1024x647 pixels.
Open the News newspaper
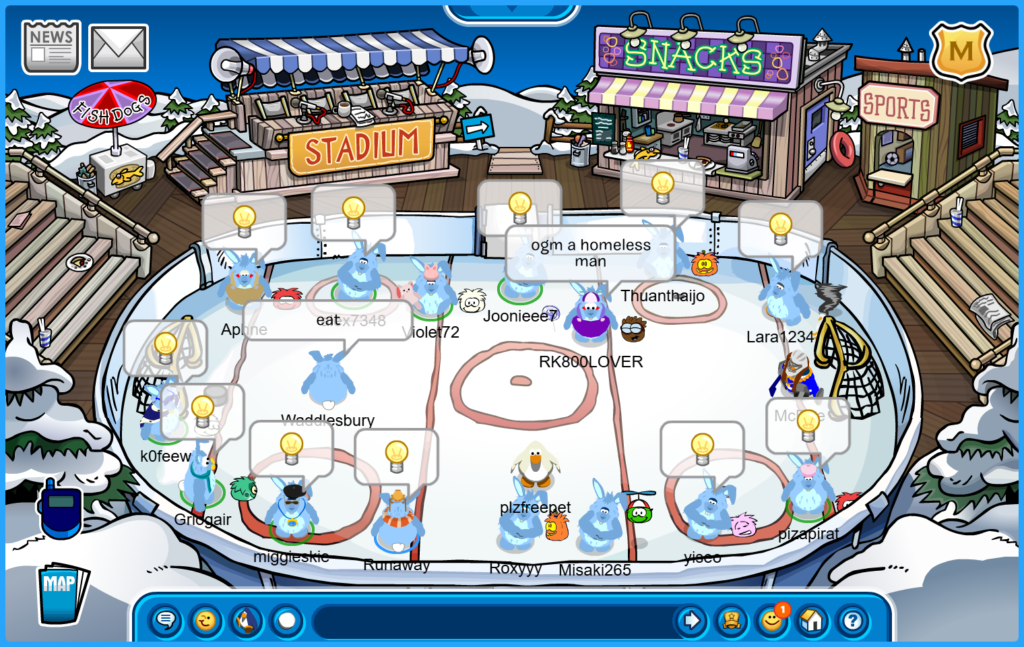tap(51, 46)
